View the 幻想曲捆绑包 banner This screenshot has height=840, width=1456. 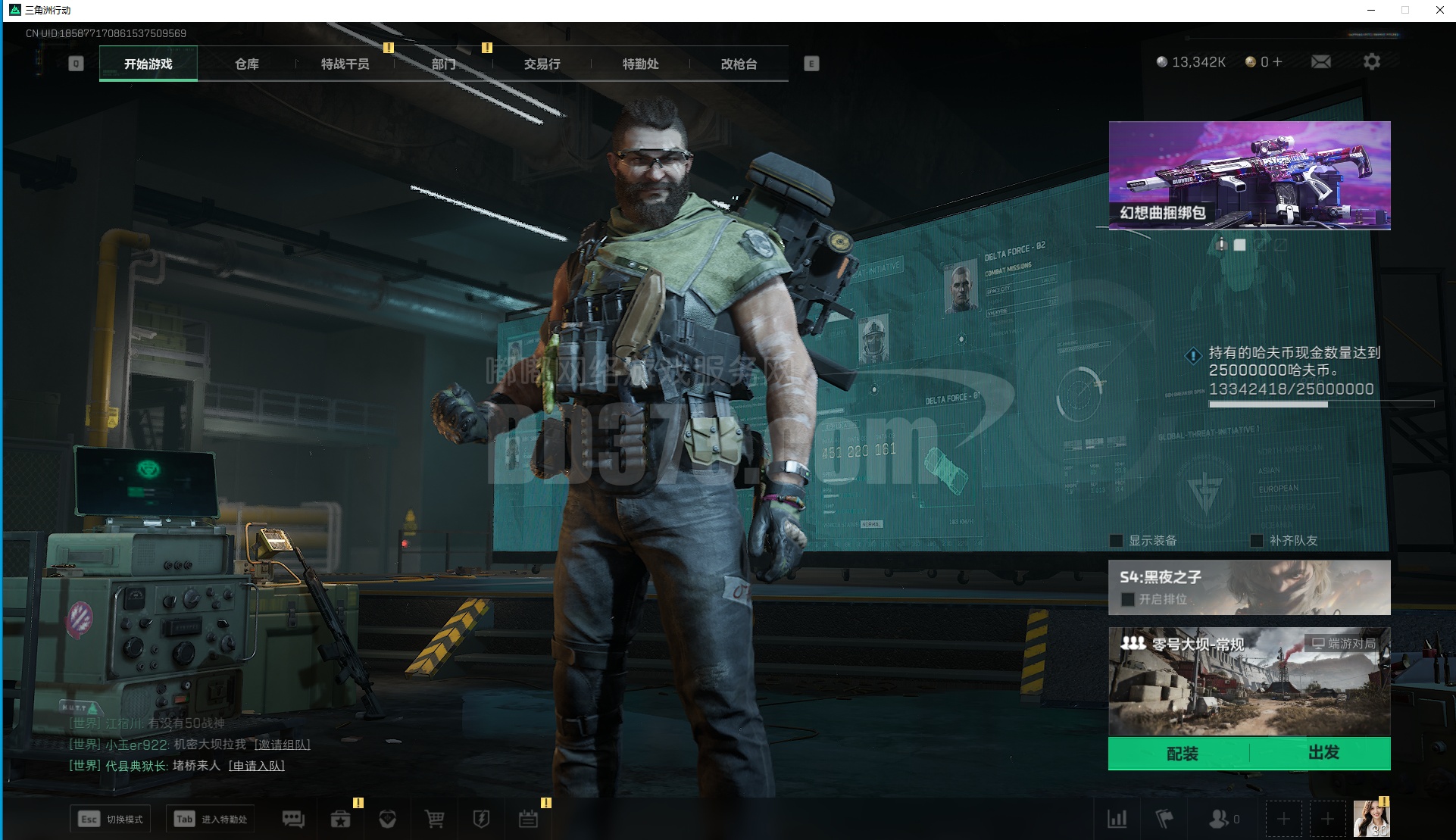click(1249, 175)
